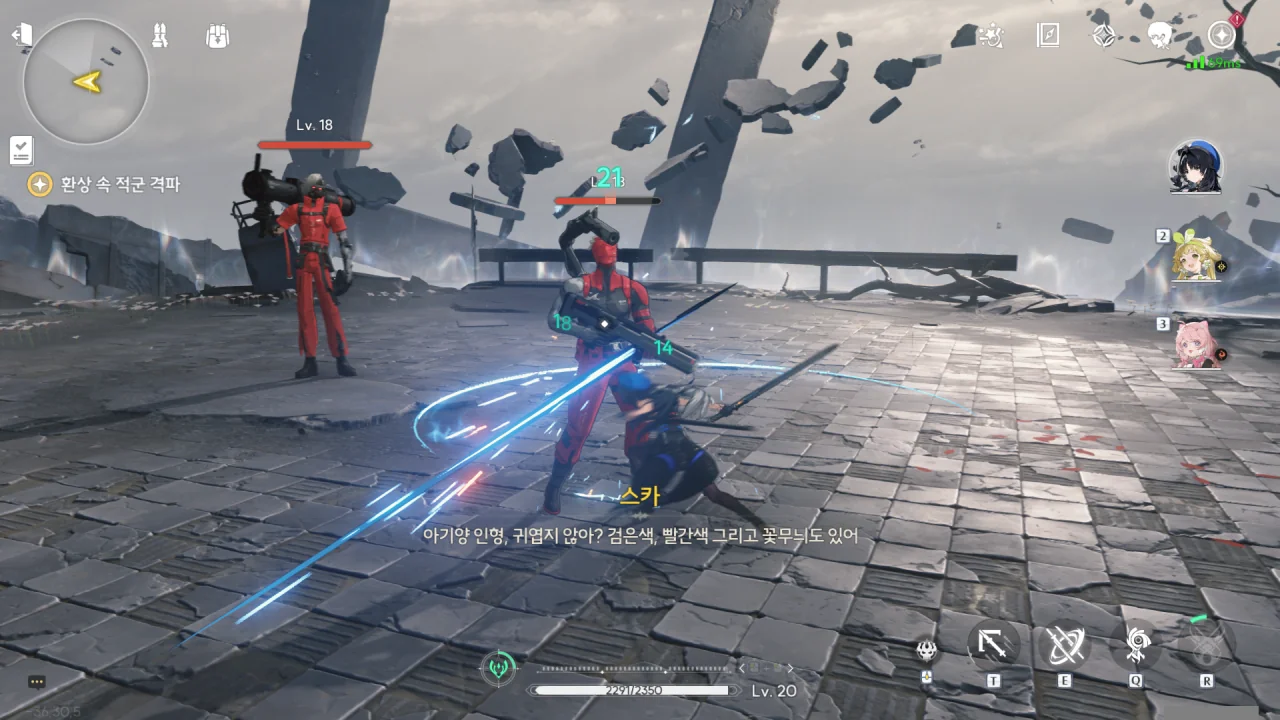Select the tracked objective 환상 속 적군 격파

[x=118, y=184]
